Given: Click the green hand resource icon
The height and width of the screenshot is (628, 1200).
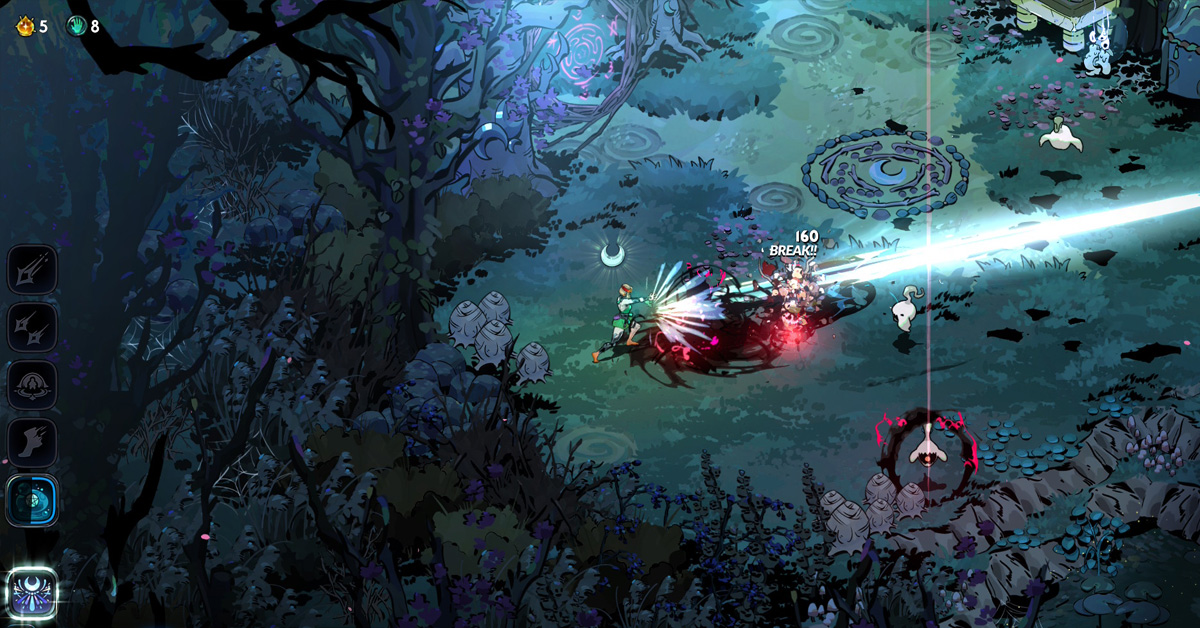Looking at the screenshot, I should [x=76, y=26].
